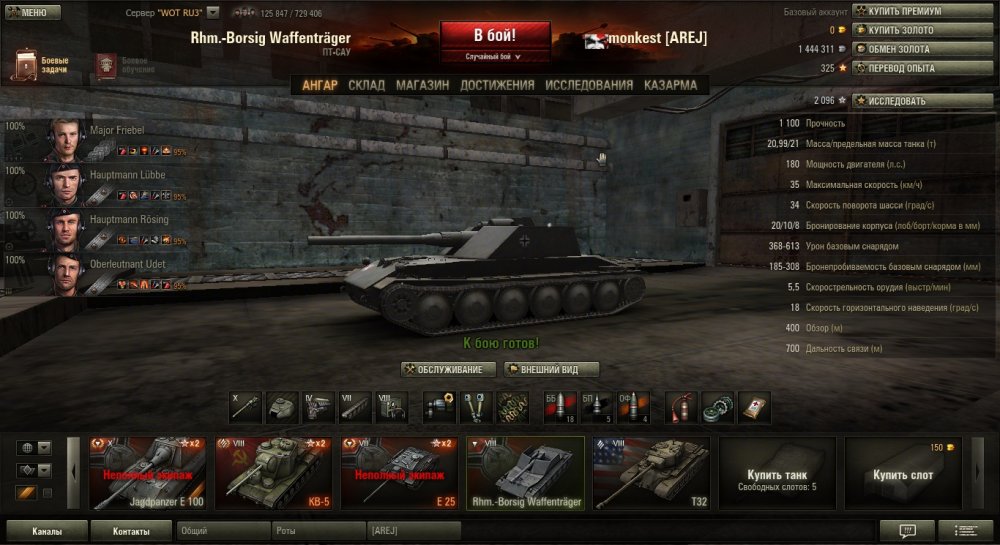Select the Jagdpanzer E 100 tank
This screenshot has width=1000, height=545.
coord(148,473)
